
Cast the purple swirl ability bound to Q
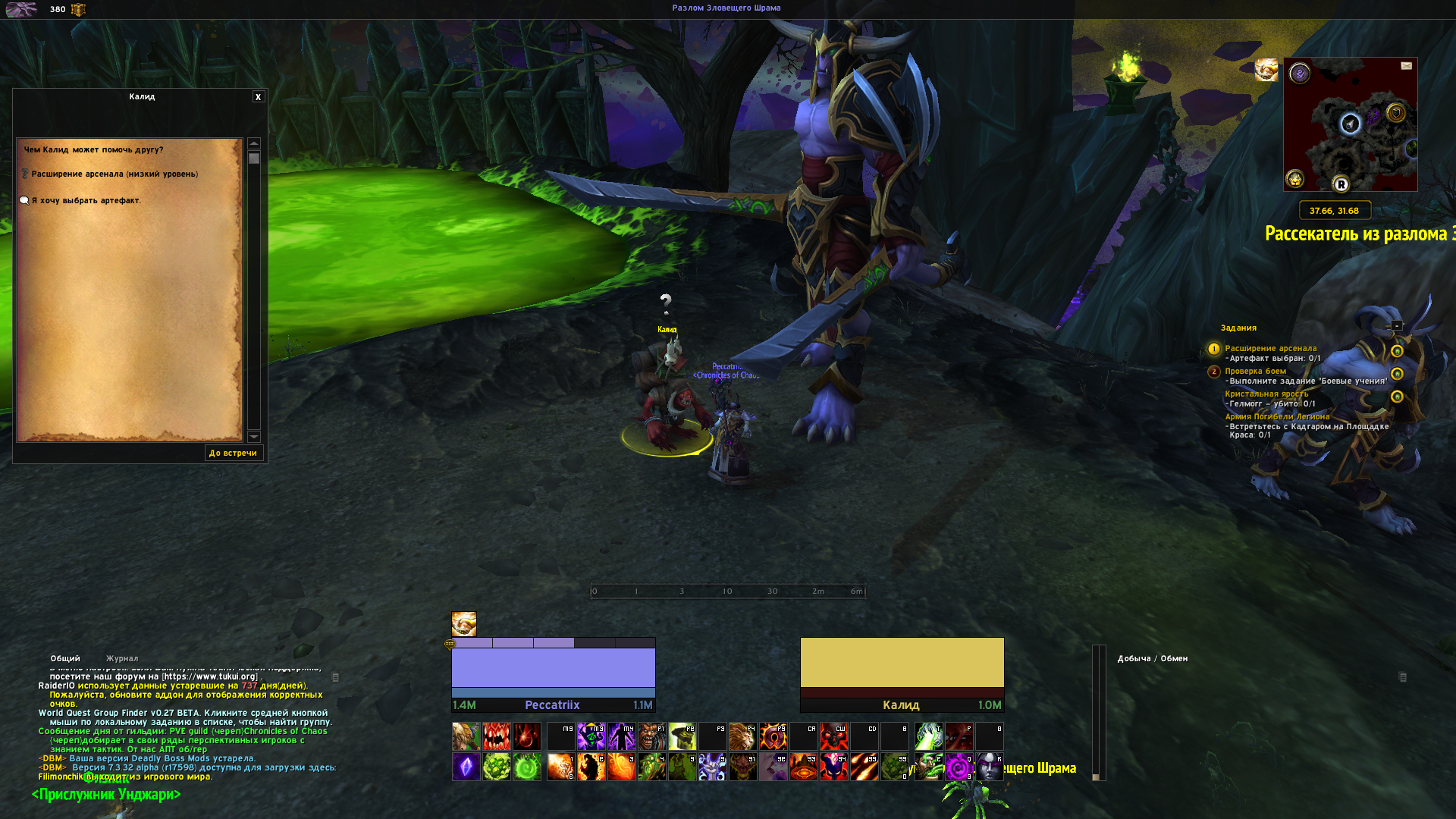pos(959,767)
